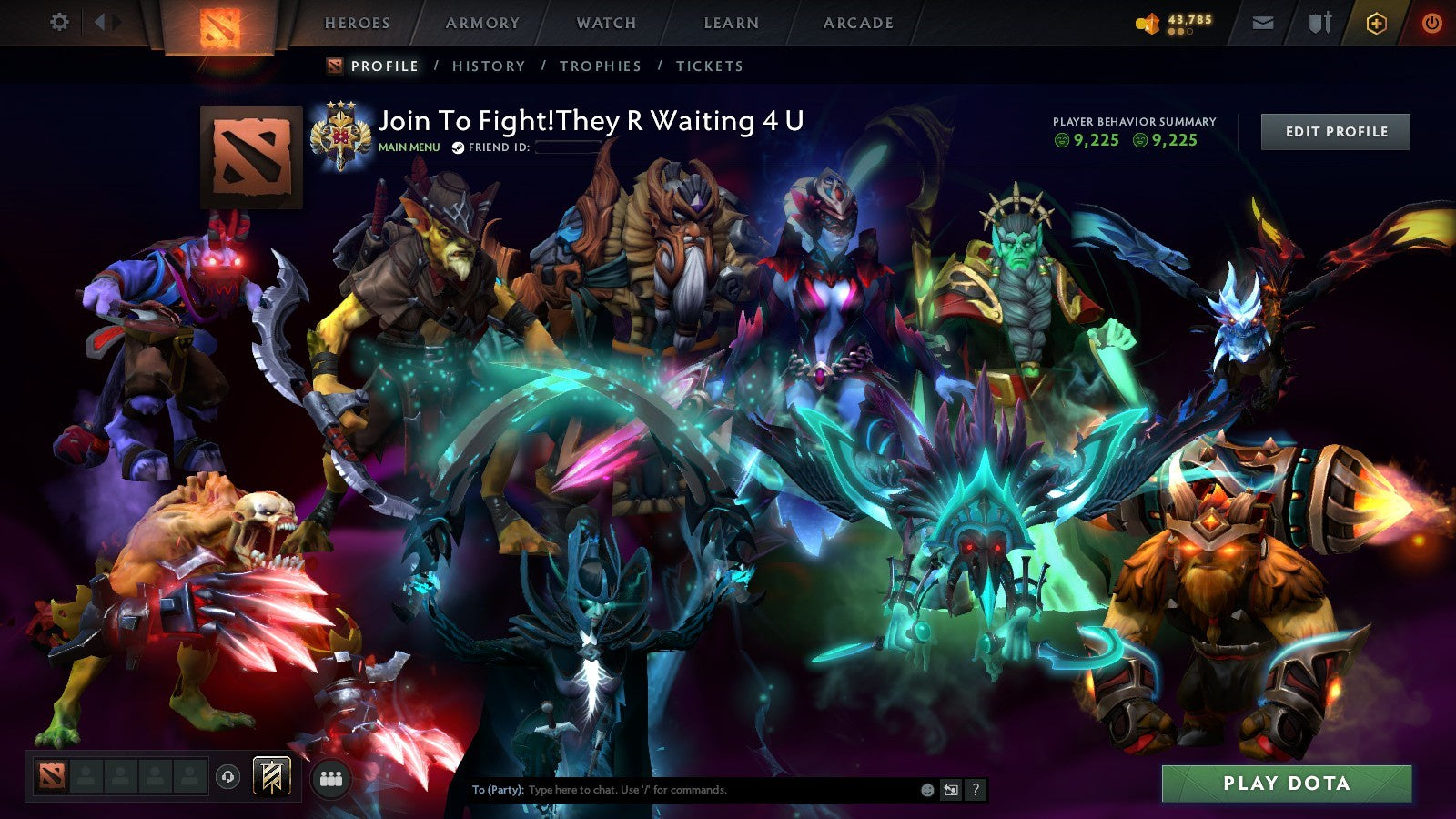Click the Dota 2 logo at the top
This screenshot has width=1456, height=819.
221,24
